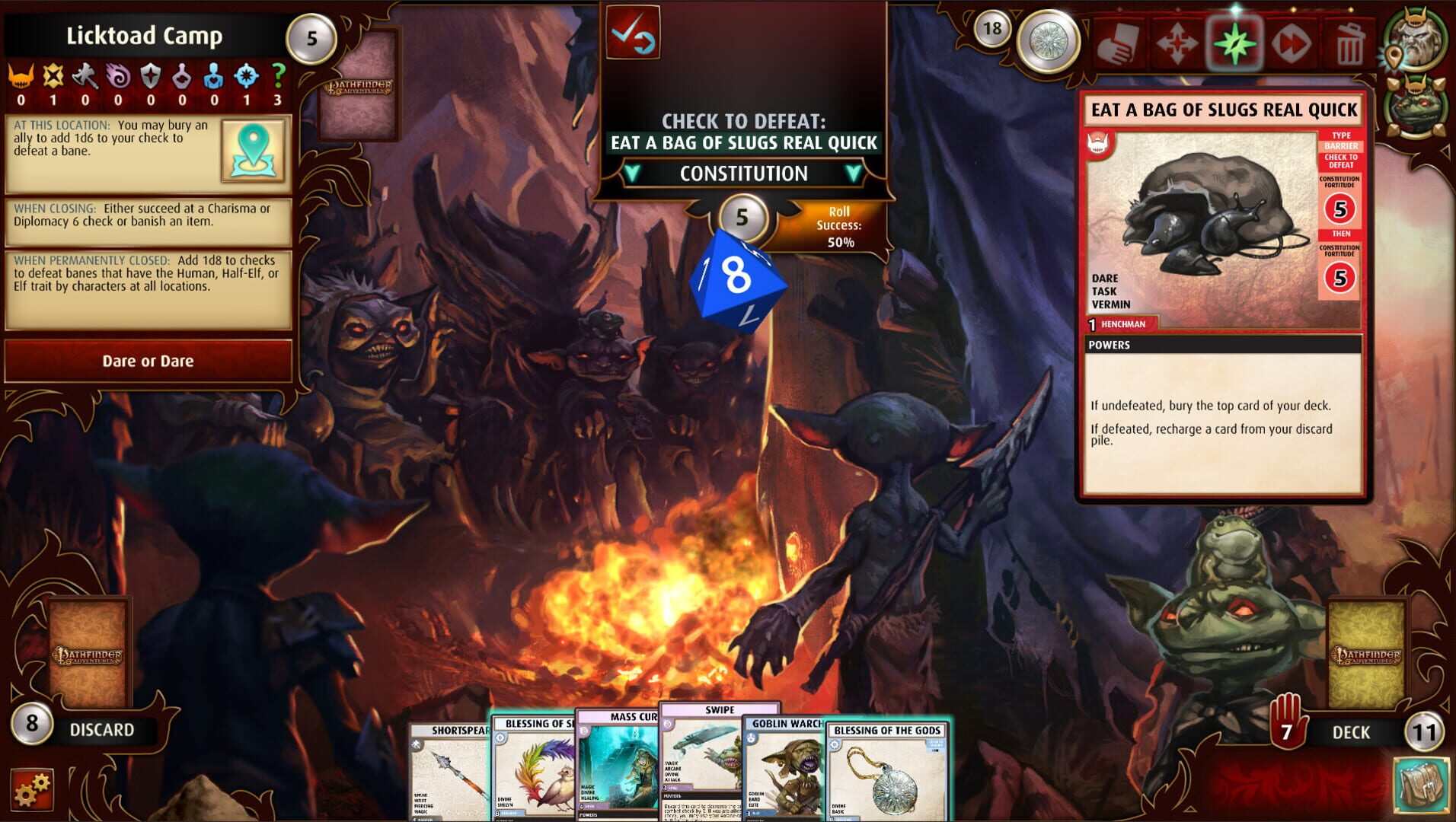Open the Constitution skill dropdown

pyautogui.click(x=742, y=174)
